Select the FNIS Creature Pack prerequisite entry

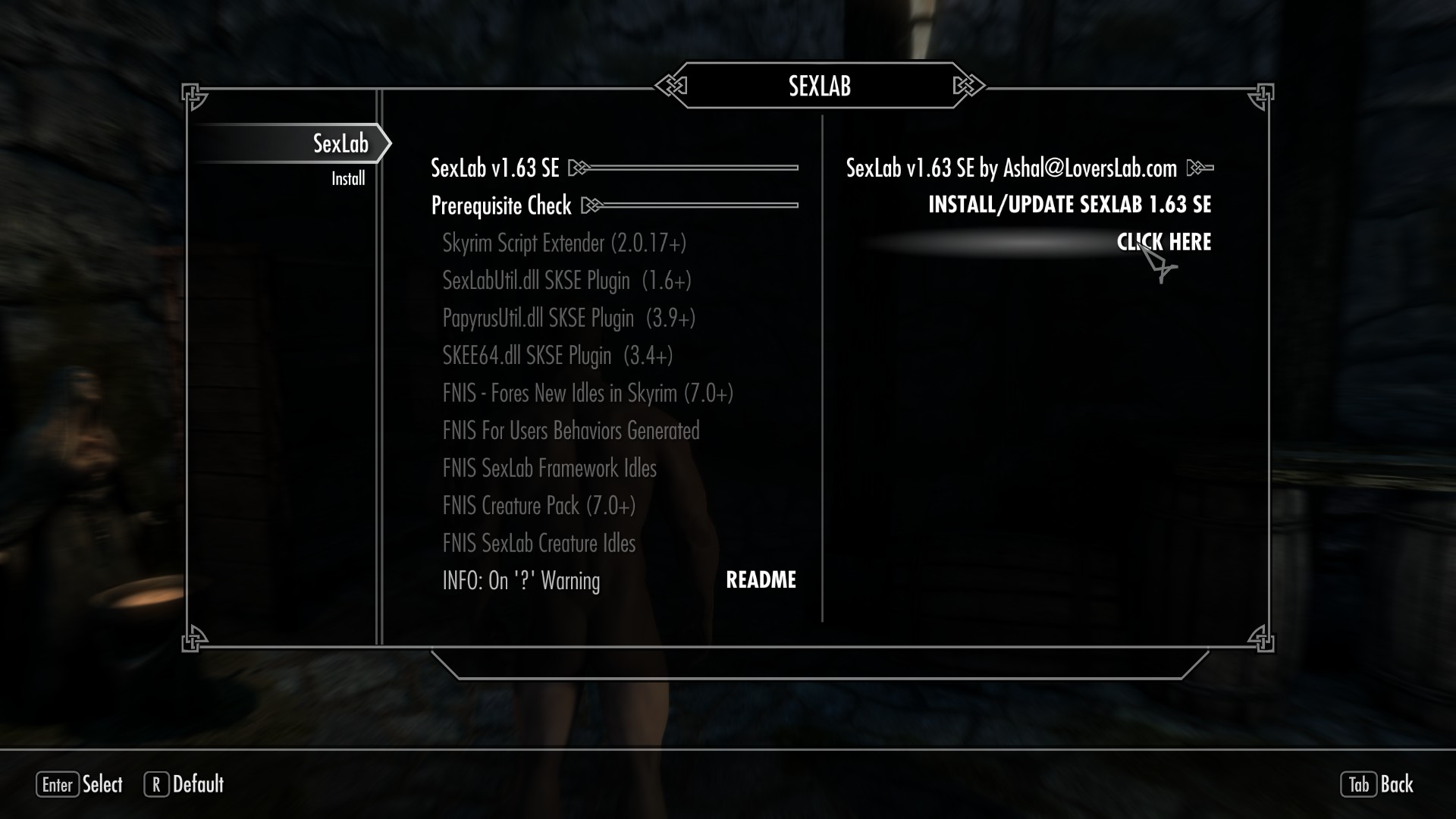538,506
